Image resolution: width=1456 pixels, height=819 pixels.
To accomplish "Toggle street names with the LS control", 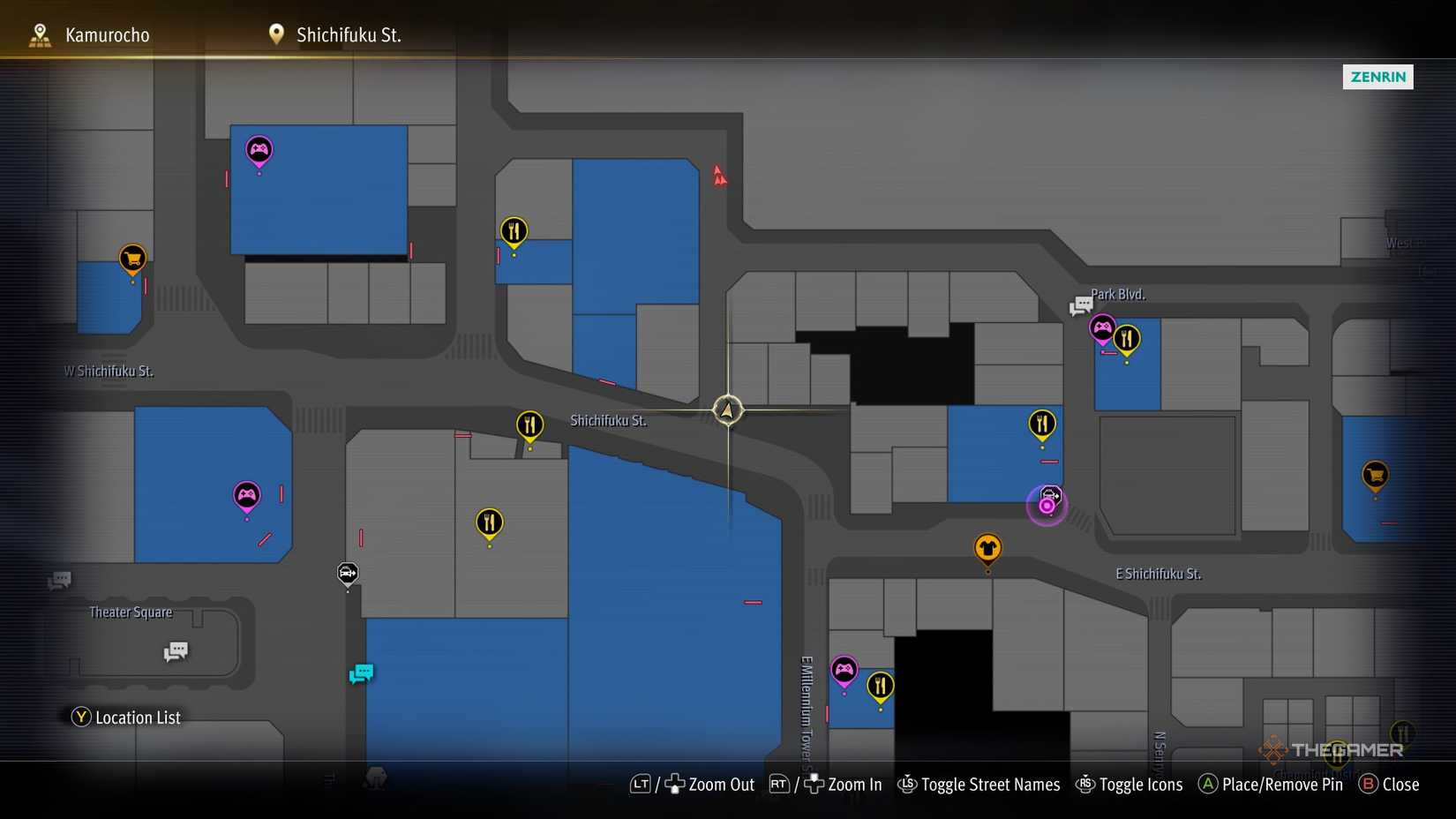I will 979,784.
